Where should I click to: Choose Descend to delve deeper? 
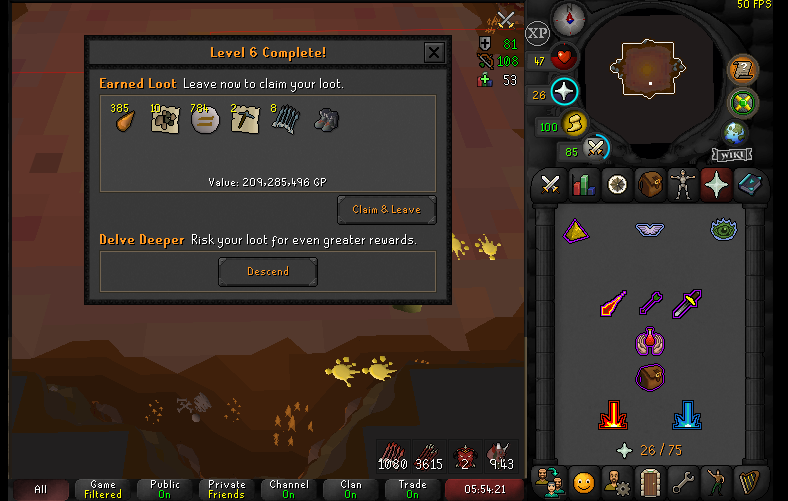pyautogui.click(x=268, y=271)
